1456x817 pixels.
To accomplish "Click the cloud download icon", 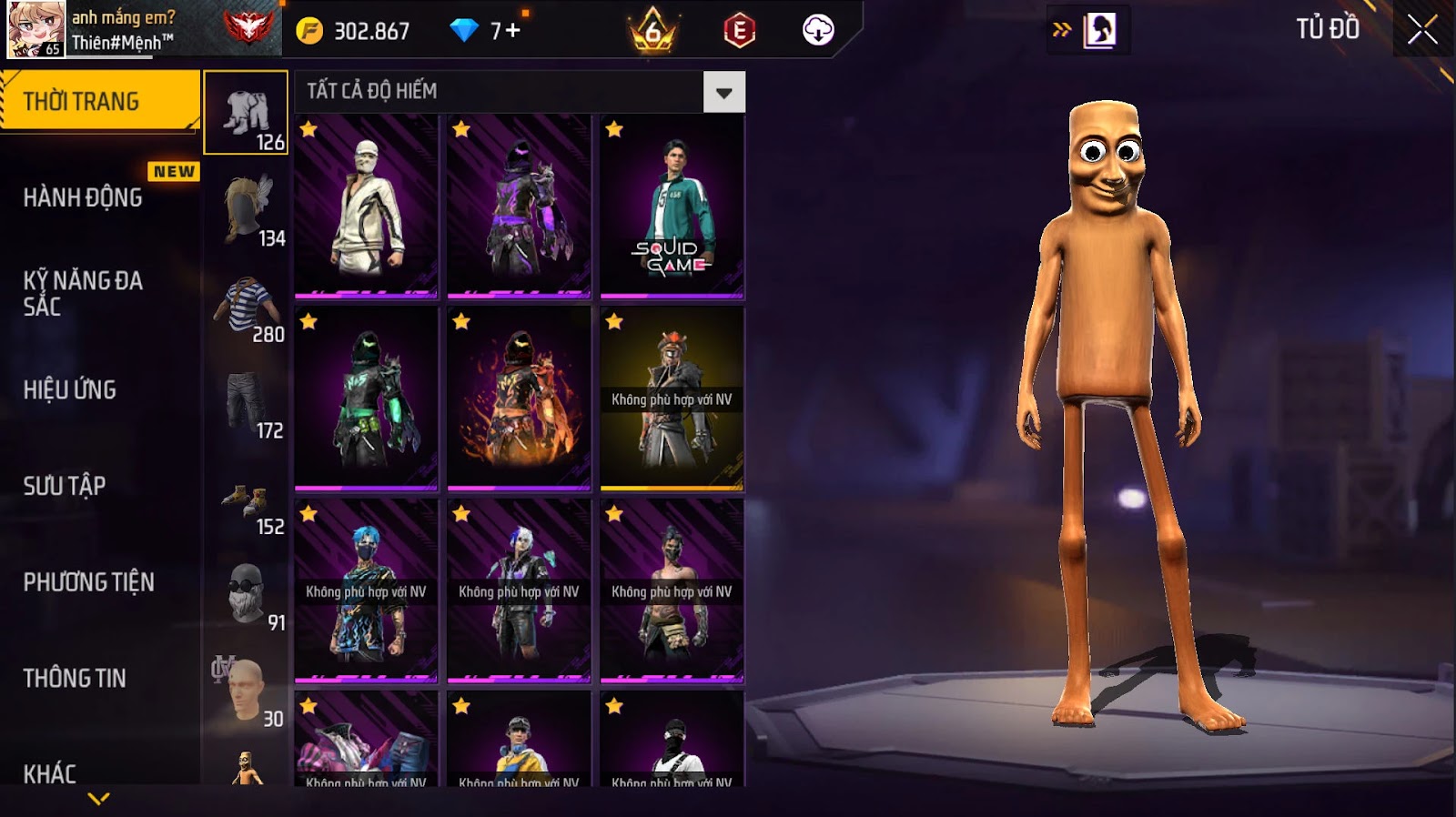I will pyautogui.click(x=817, y=31).
